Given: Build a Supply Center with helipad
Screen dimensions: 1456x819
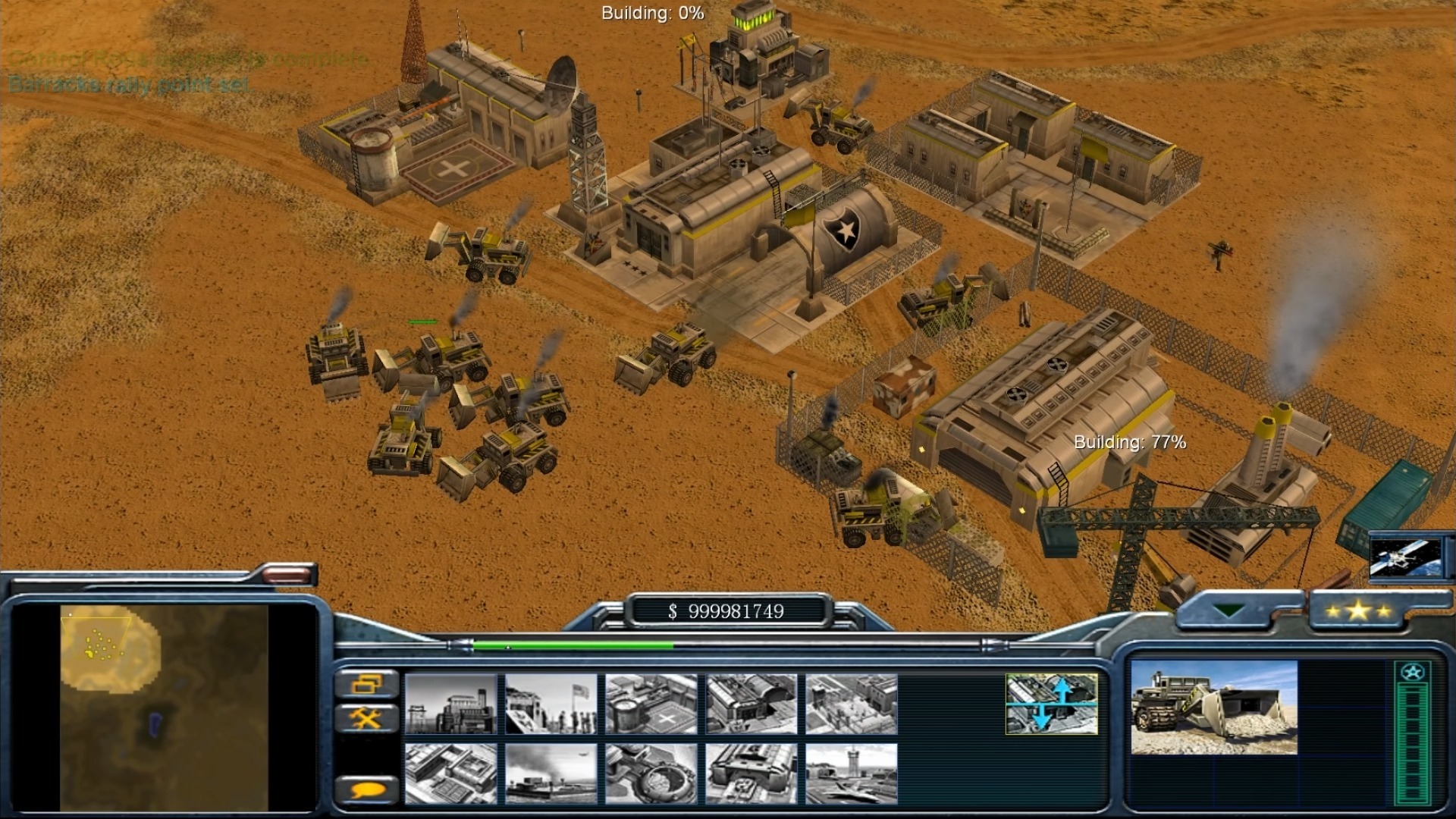Looking at the screenshot, I should [x=651, y=704].
